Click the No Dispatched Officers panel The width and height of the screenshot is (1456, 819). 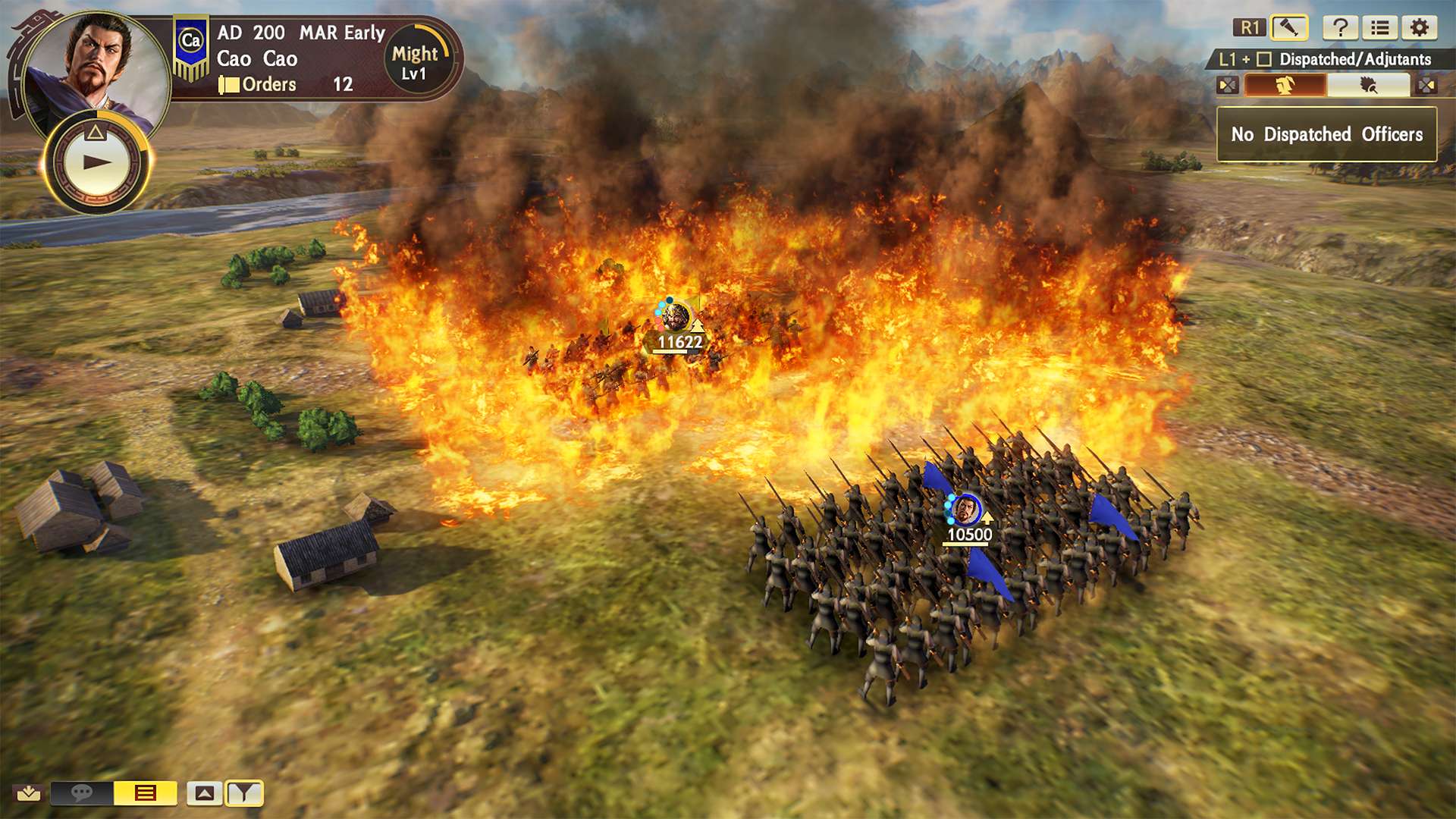point(1326,134)
